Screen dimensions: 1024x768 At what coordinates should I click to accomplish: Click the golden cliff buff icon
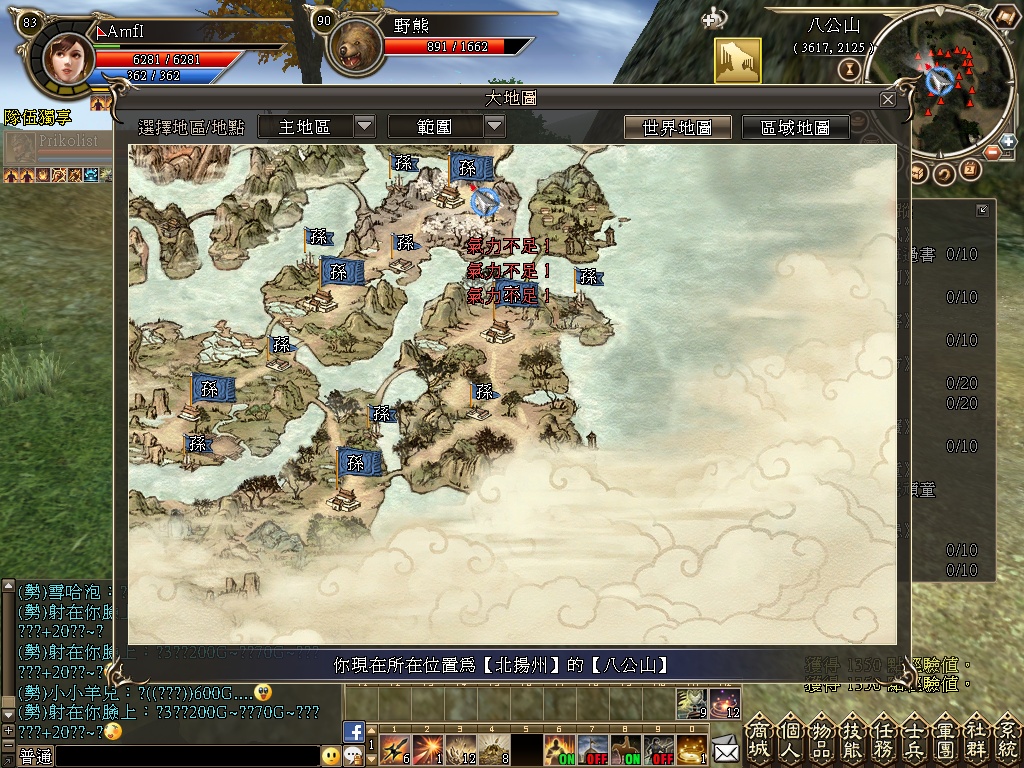[x=737, y=61]
